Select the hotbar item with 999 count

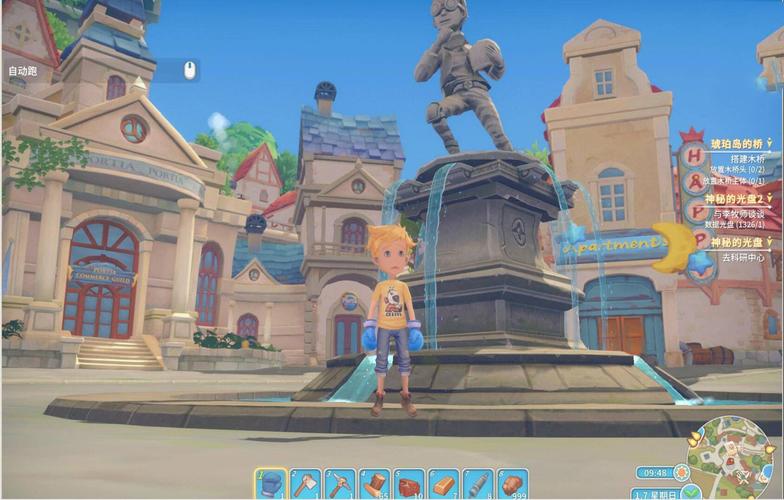513,484
